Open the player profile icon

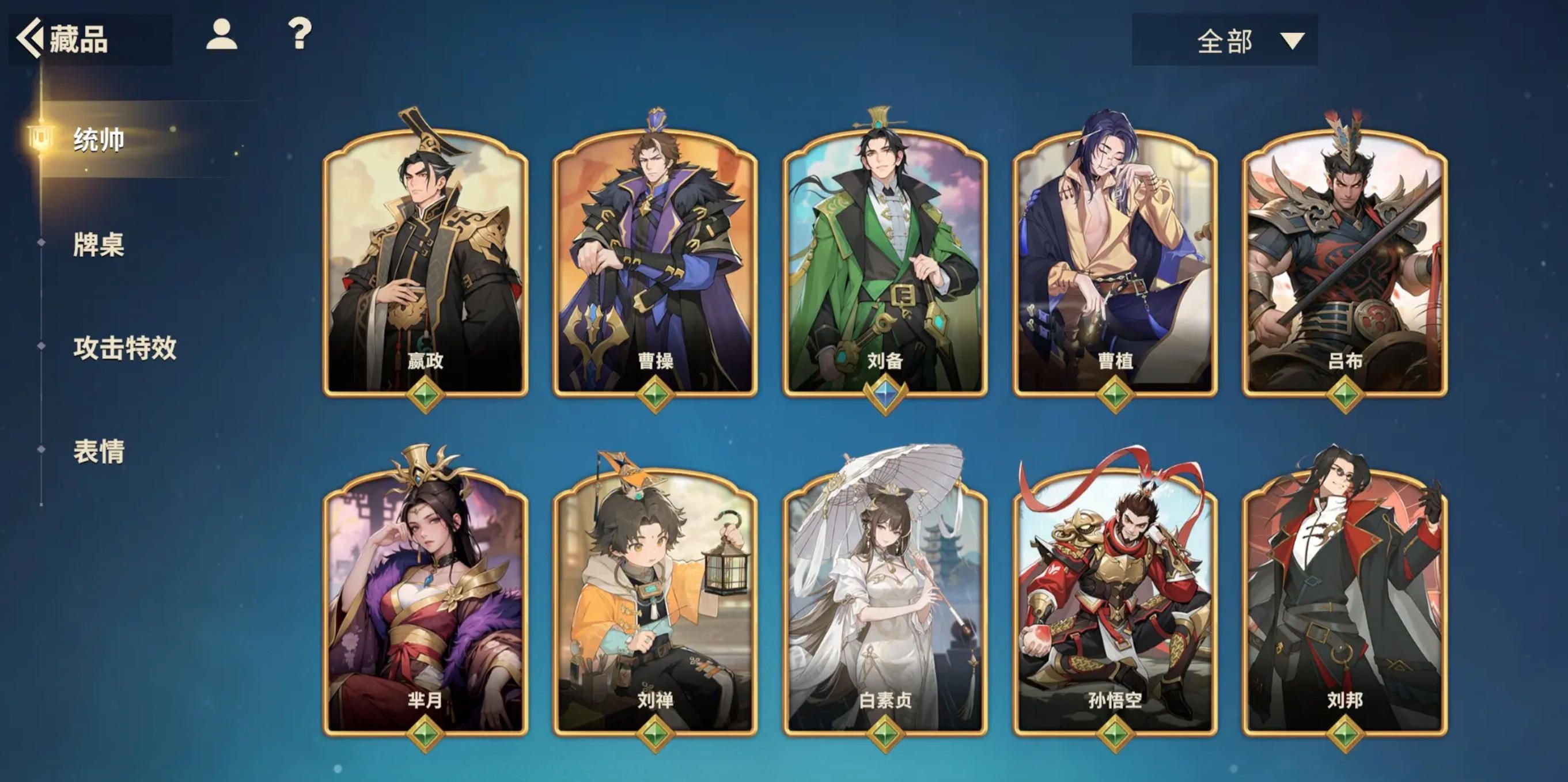point(222,35)
